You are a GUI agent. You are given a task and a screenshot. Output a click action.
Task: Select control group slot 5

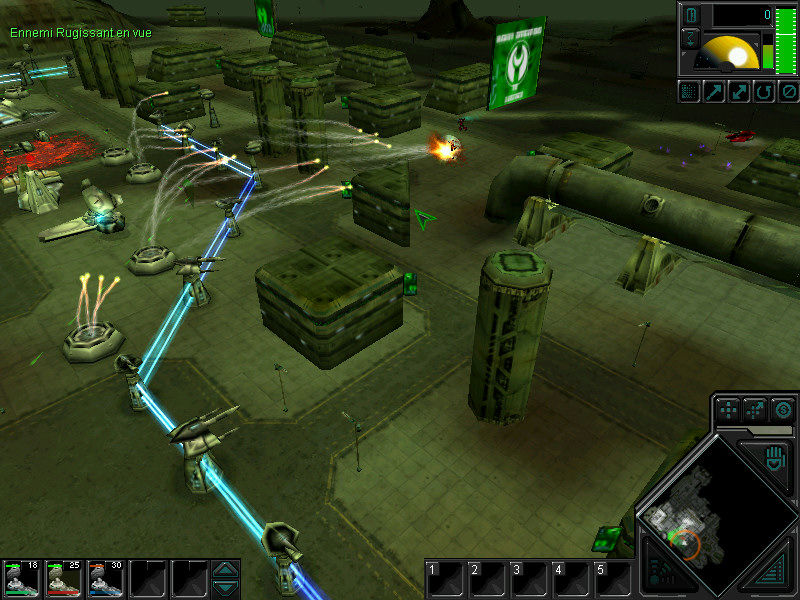(x=613, y=579)
